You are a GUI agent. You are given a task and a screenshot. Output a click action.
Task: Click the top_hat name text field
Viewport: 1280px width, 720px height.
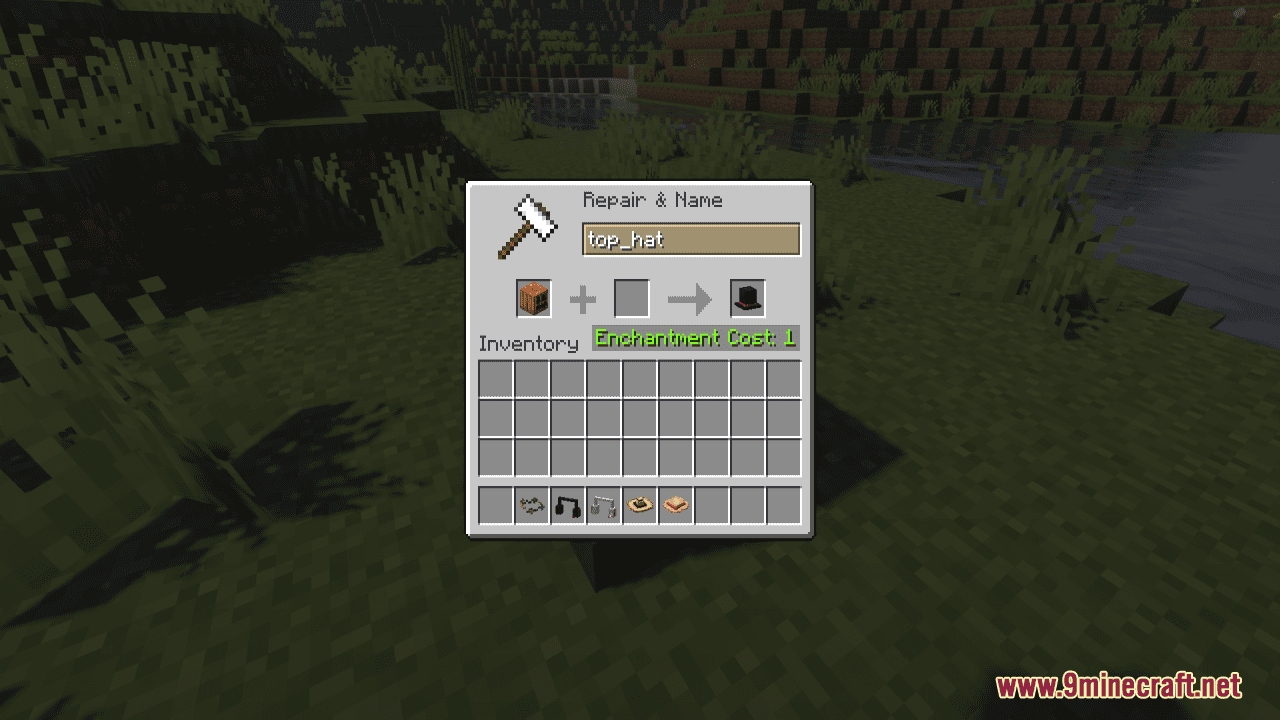click(691, 240)
